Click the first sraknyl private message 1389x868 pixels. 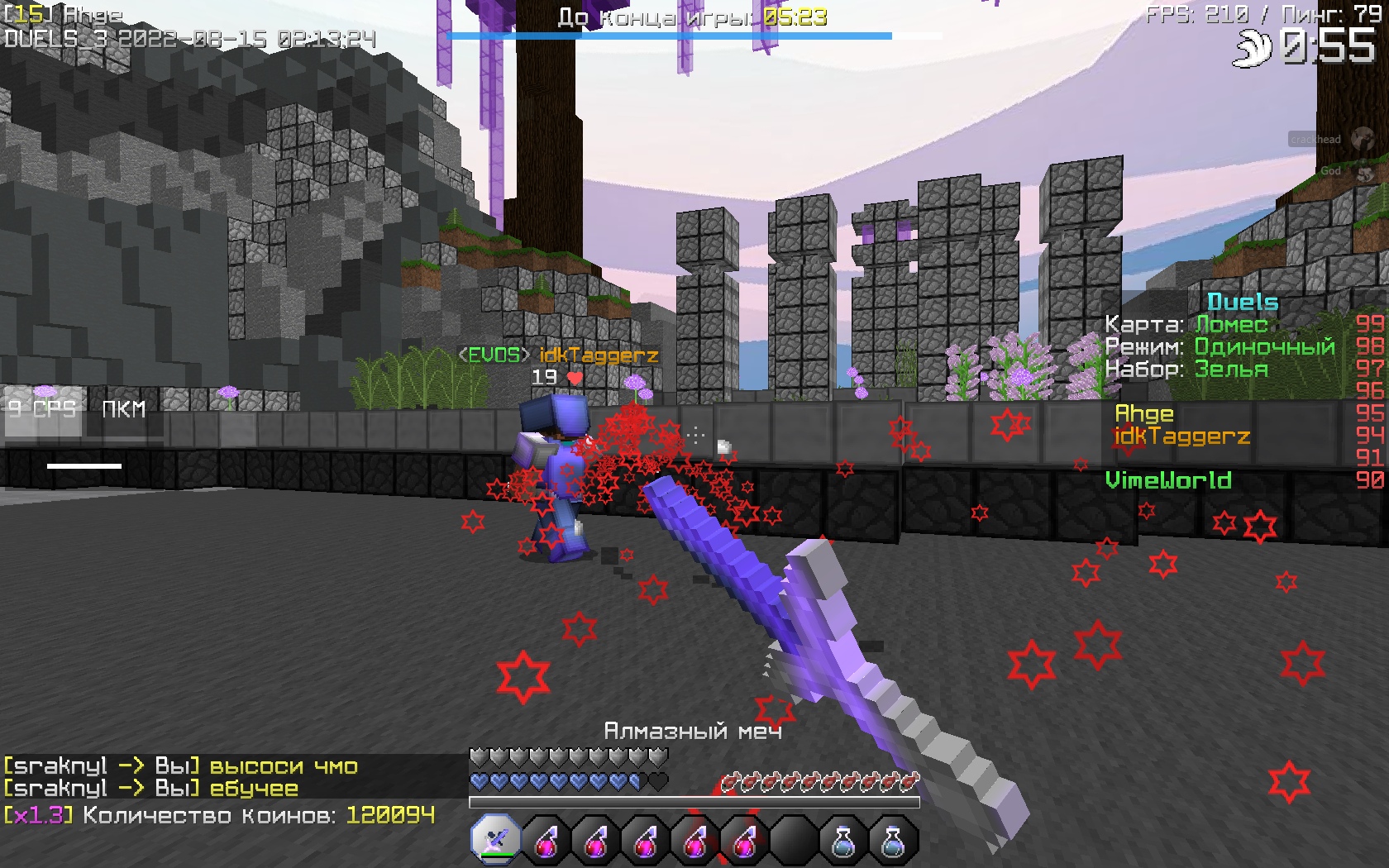[x=181, y=766]
